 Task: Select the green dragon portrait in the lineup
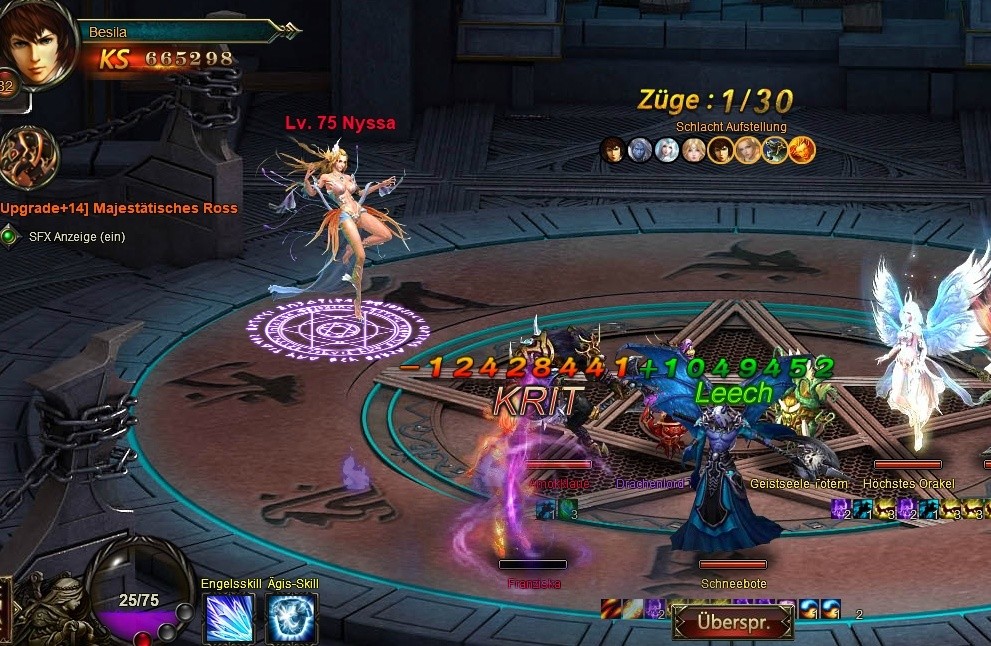[x=775, y=150]
